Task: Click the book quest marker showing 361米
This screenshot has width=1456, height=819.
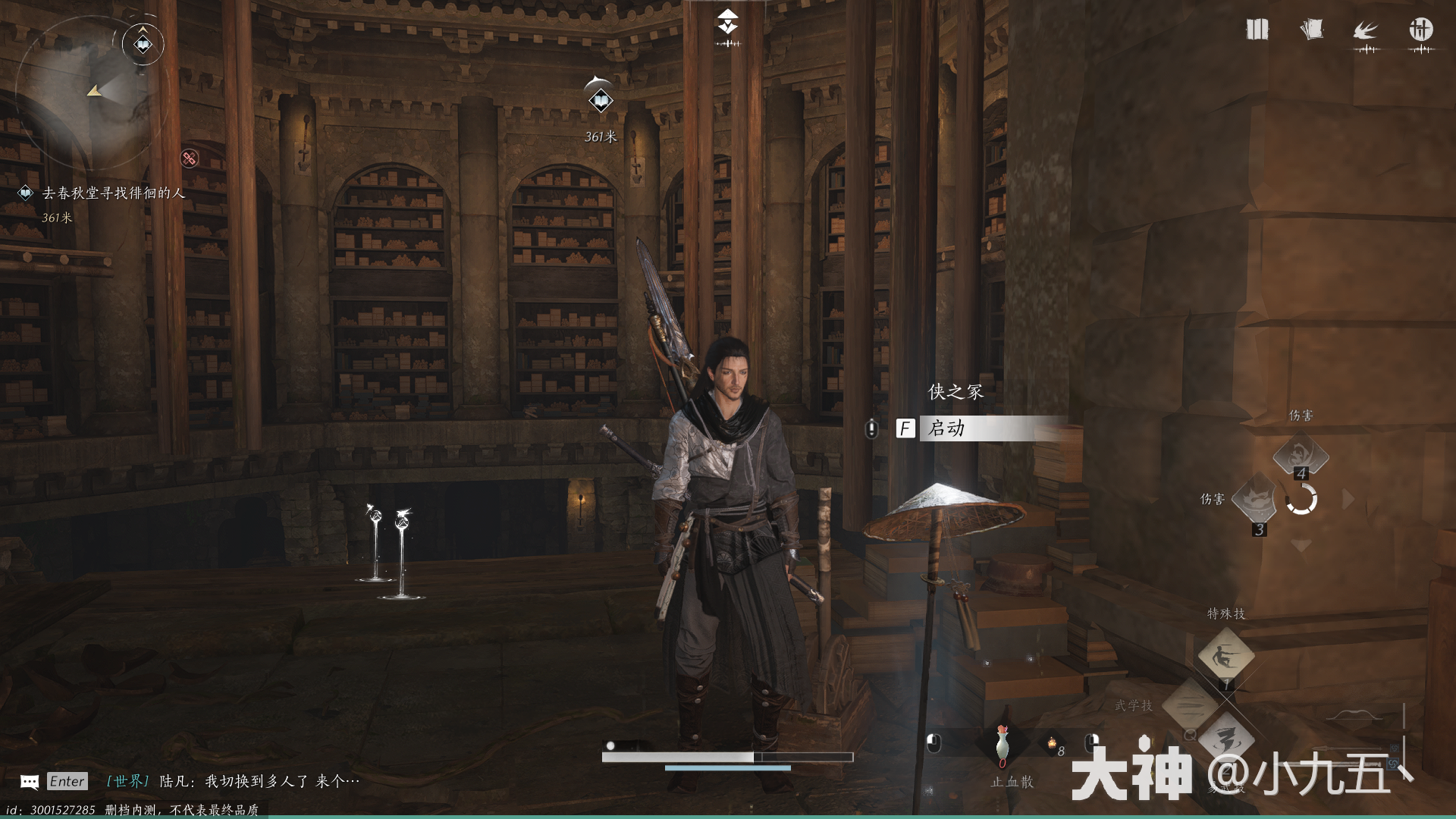Action: click(x=601, y=100)
